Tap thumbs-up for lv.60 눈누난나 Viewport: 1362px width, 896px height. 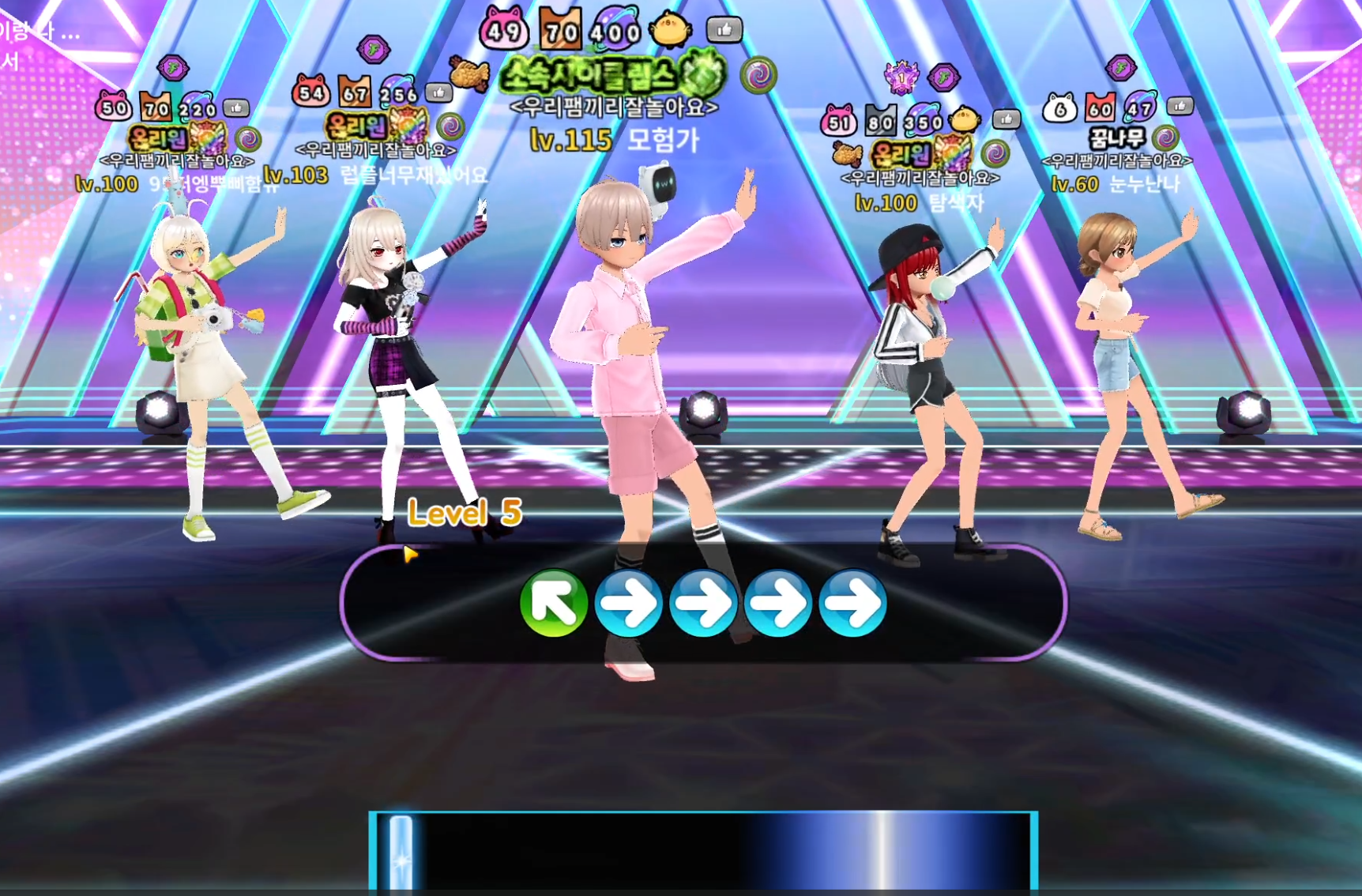click(1180, 106)
